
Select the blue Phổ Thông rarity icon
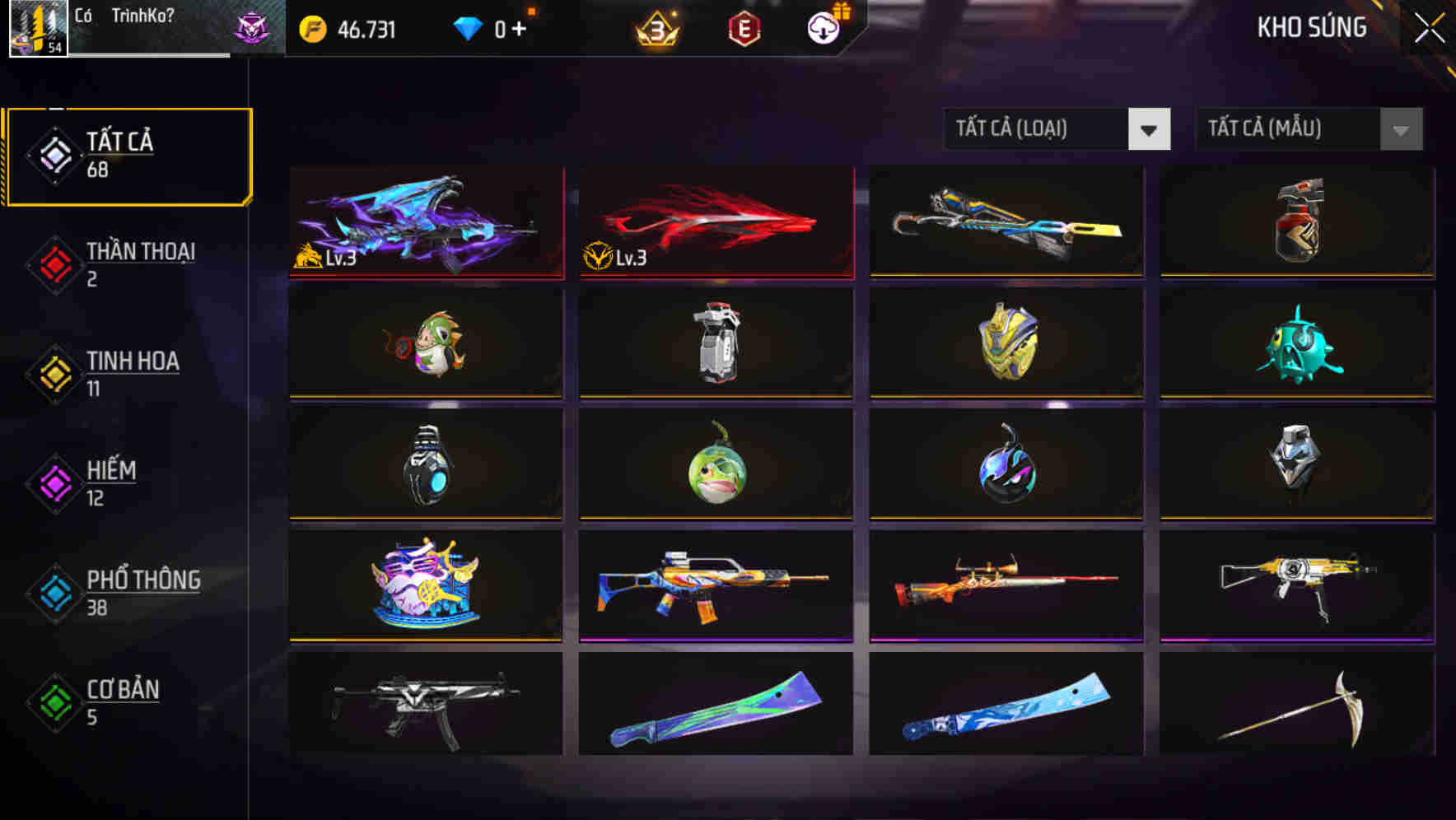(x=54, y=593)
